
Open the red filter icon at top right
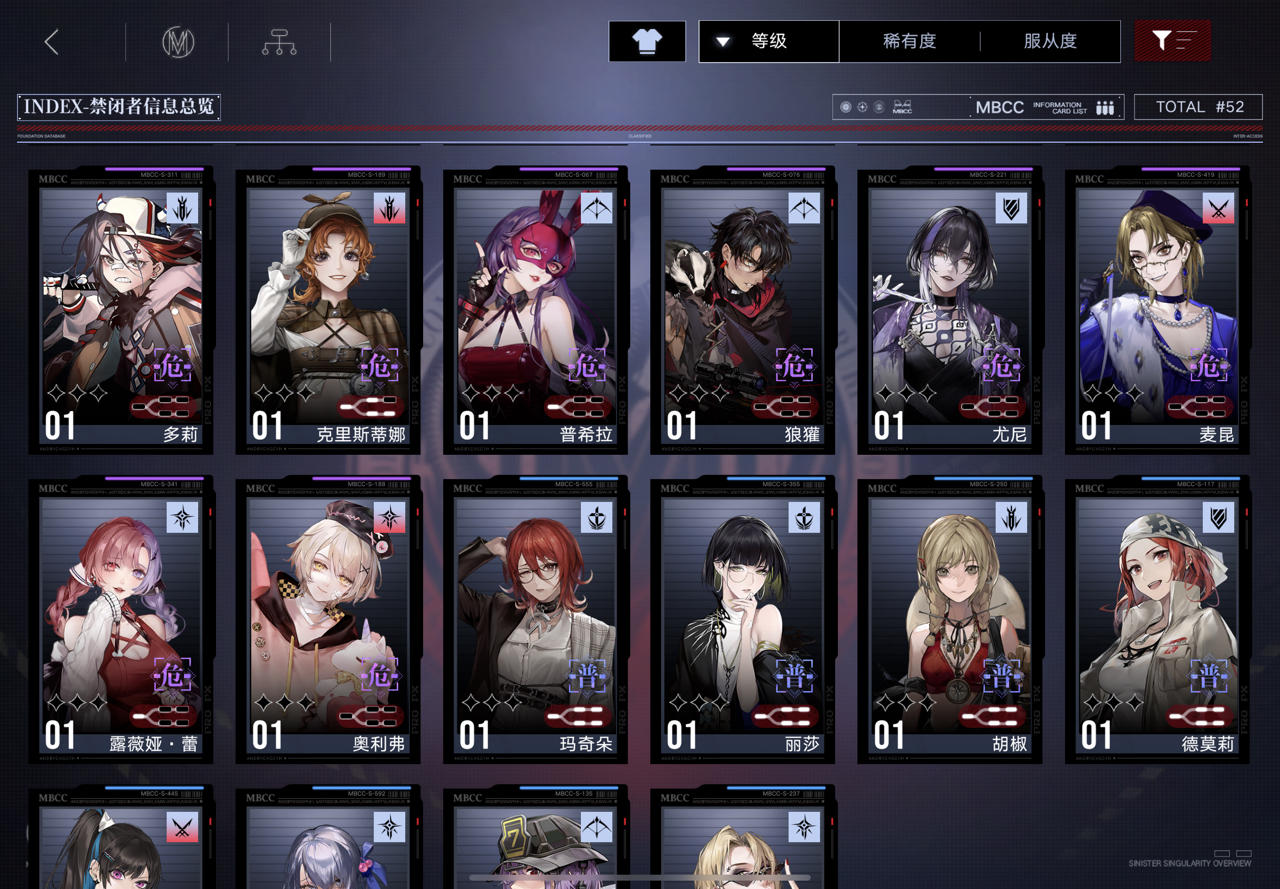tap(1171, 41)
